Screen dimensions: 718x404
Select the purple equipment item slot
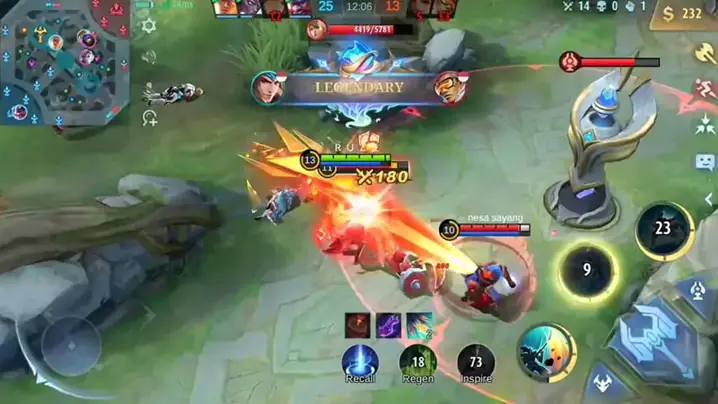point(388,325)
